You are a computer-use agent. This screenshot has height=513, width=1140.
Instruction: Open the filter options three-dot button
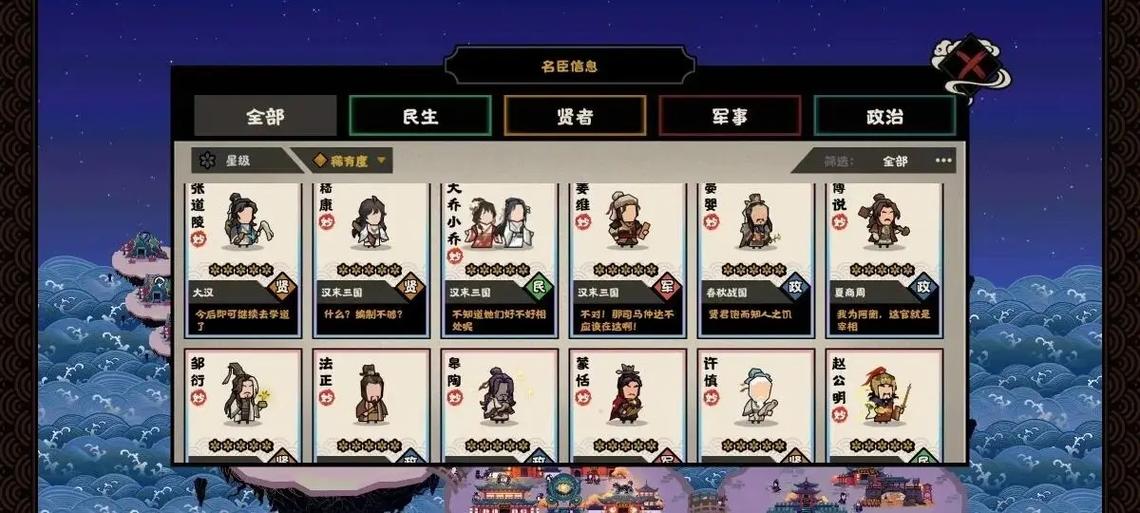pos(944,160)
